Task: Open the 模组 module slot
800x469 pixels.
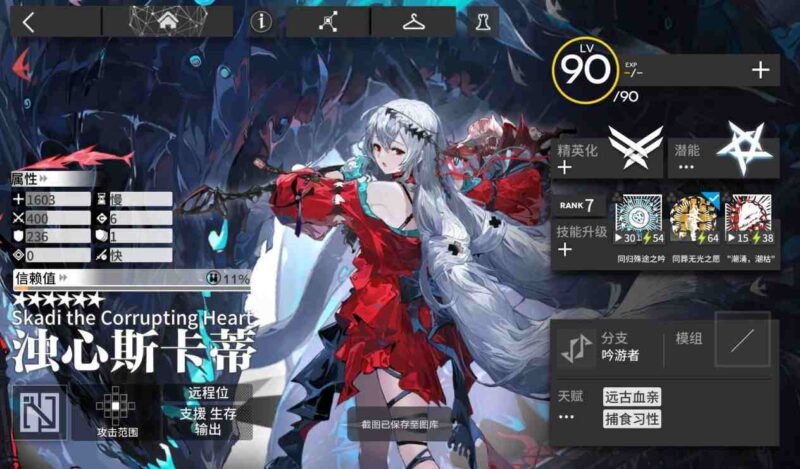Action: point(742,340)
